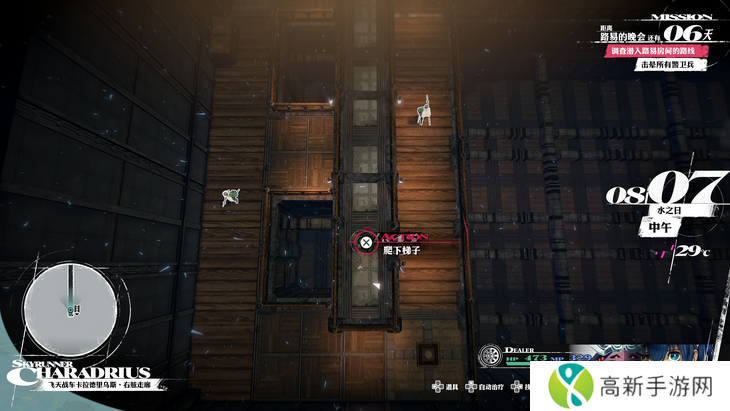Select the Dealer character portrait
The width and height of the screenshot is (730, 411).
(x=640, y=357)
